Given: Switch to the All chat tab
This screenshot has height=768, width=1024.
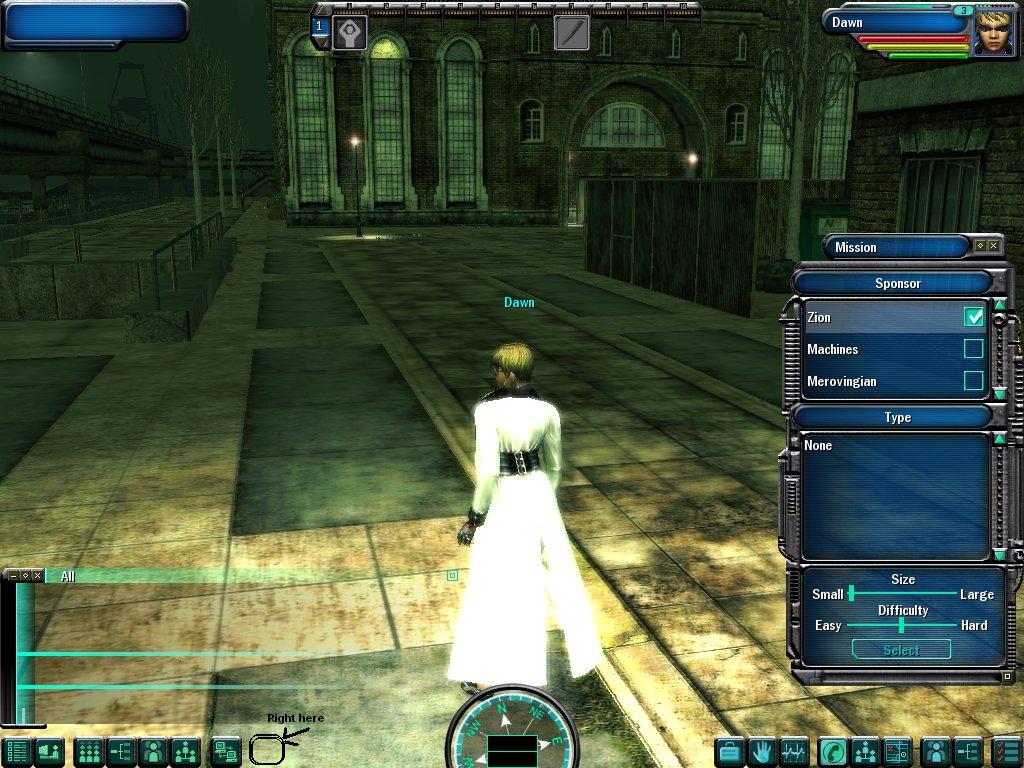Looking at the screenshot, I should 67,576.
